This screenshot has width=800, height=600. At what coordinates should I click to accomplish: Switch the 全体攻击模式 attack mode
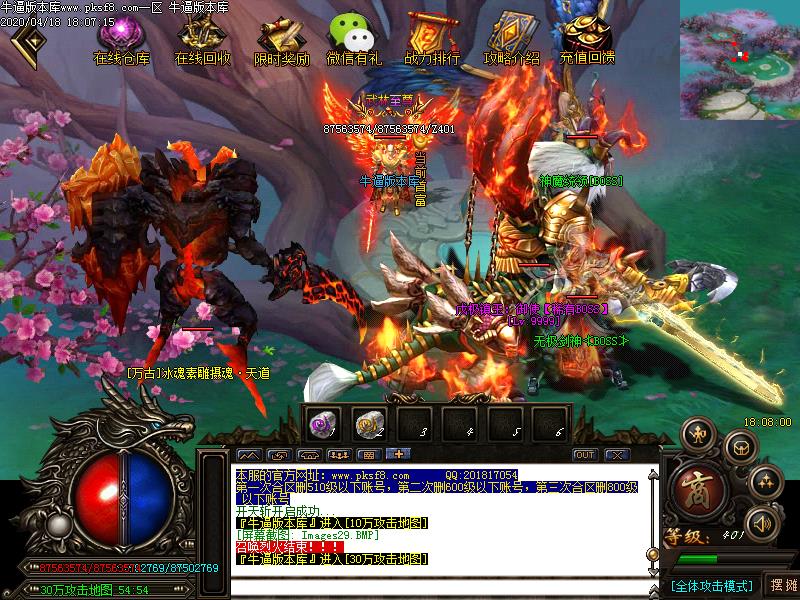tap(712, 585)
